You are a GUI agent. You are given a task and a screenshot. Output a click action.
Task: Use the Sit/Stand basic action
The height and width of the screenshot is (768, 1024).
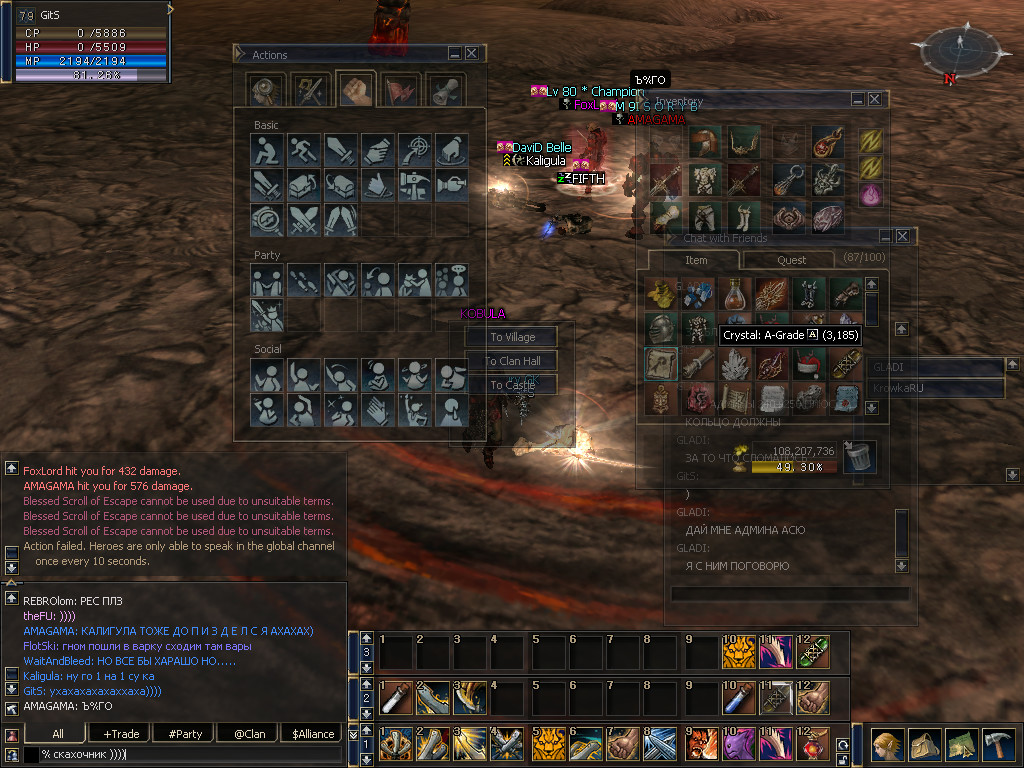(x=268, y=151)
